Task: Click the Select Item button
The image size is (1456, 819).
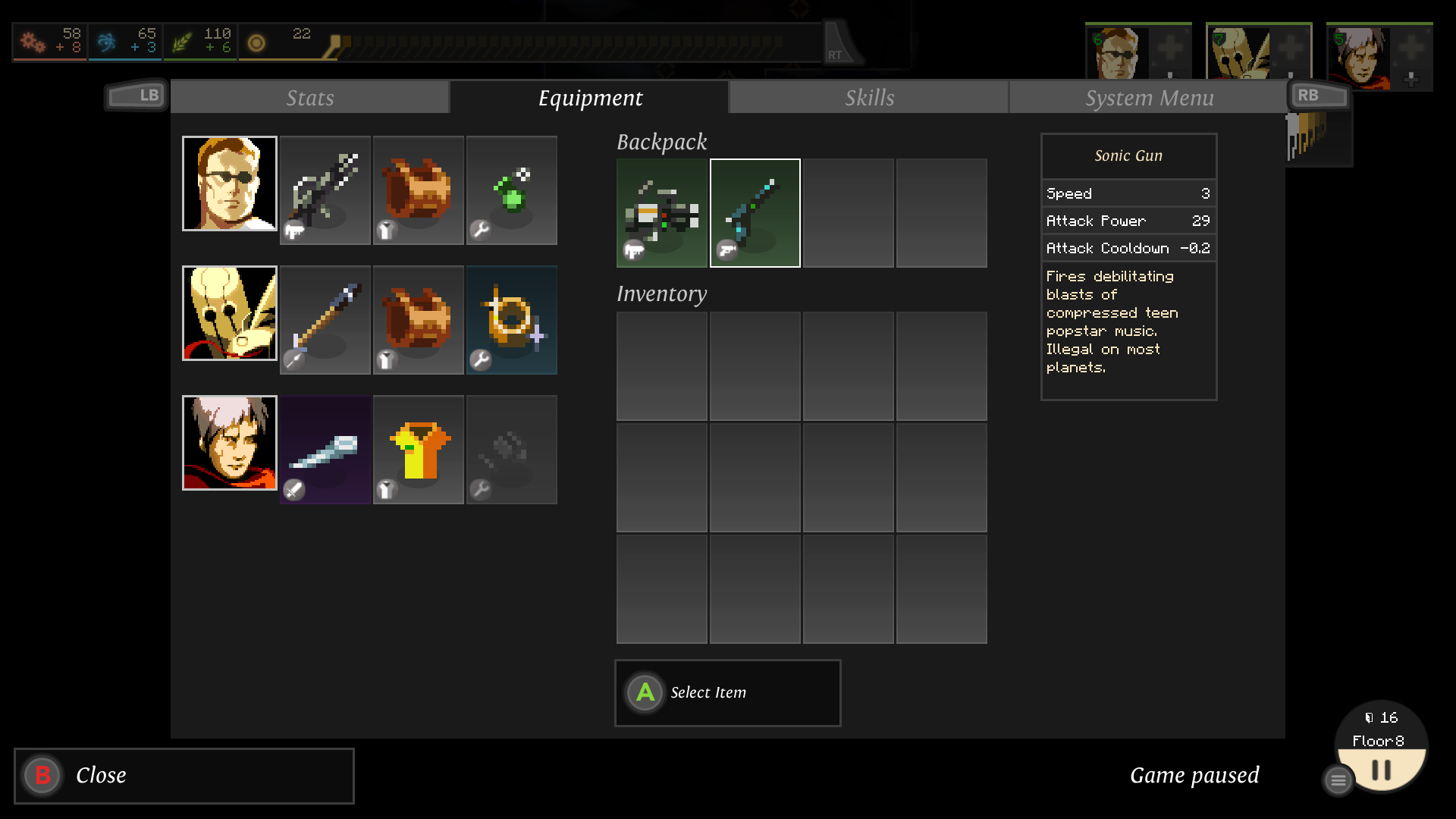Action: click(727, 692)
